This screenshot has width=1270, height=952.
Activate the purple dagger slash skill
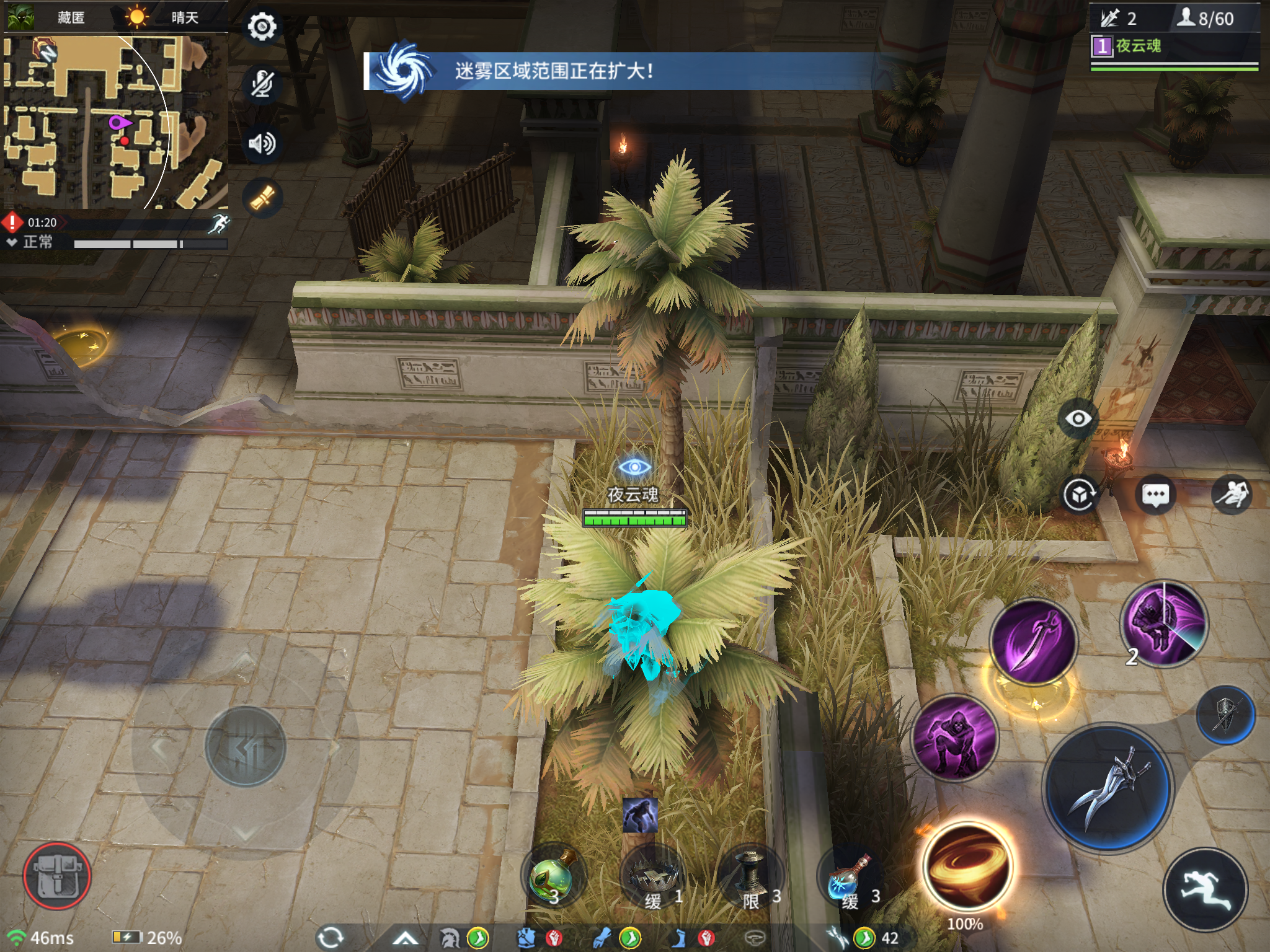pyautogui.click(x=1033, y=641)
